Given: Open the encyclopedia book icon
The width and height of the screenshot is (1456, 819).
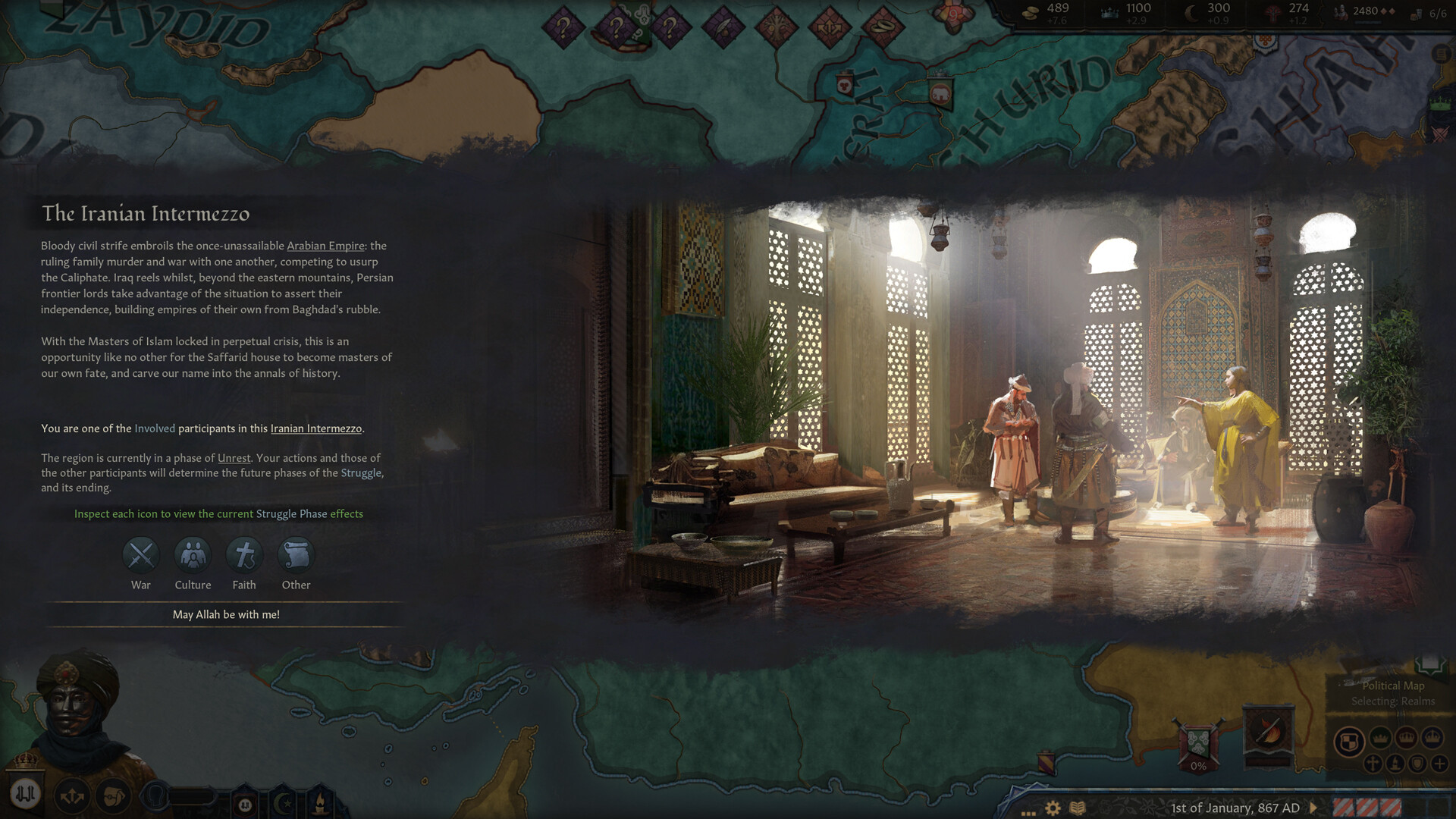Looking at the screenshot, I should [x=1077, y=809].
